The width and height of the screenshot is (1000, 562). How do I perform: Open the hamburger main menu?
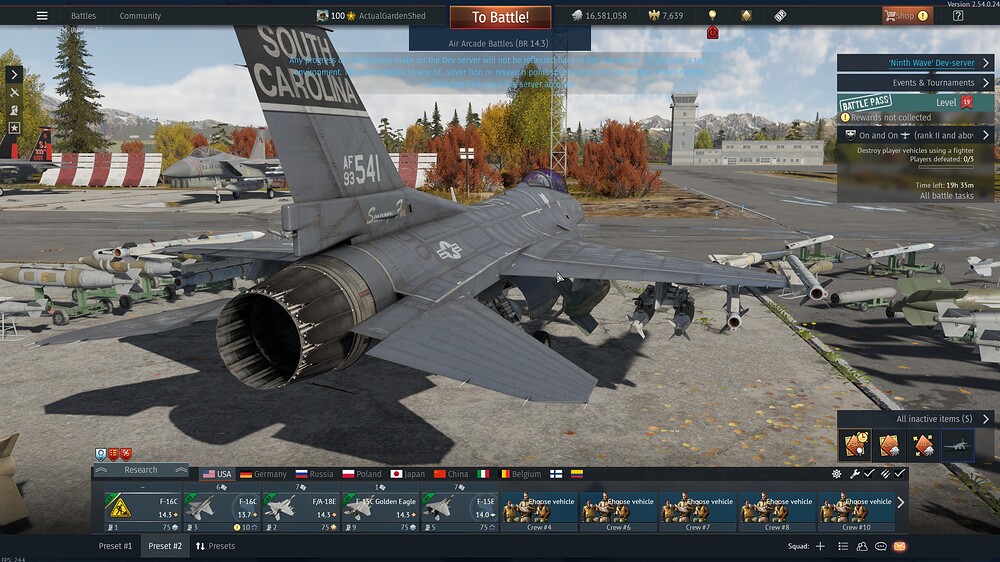tap(42, 16)
